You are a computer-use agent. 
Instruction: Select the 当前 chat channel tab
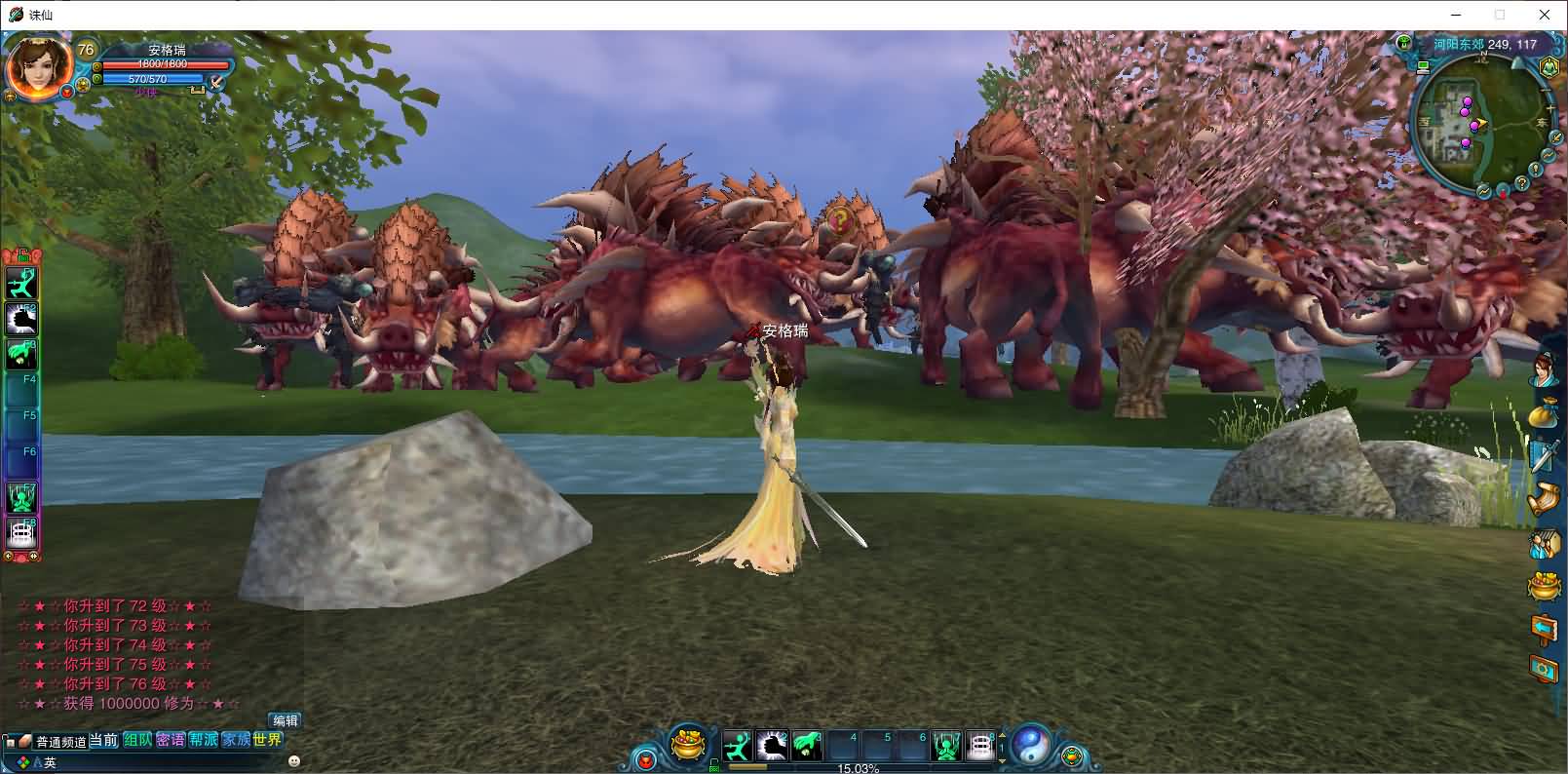[103, 740]
